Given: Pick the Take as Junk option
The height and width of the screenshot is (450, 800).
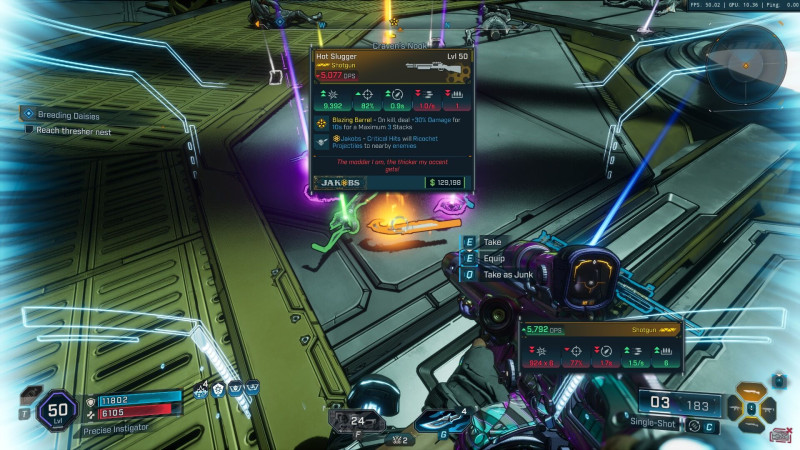Looking at the screenshot, I should pyautogui.click(x=505, y=273).
